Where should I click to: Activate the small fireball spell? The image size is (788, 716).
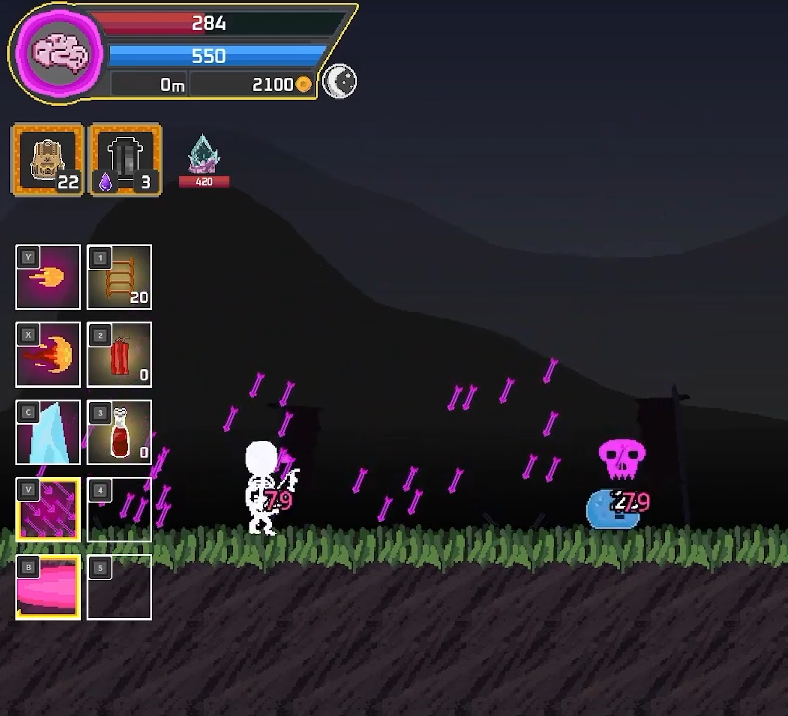(x=48, y=277)
